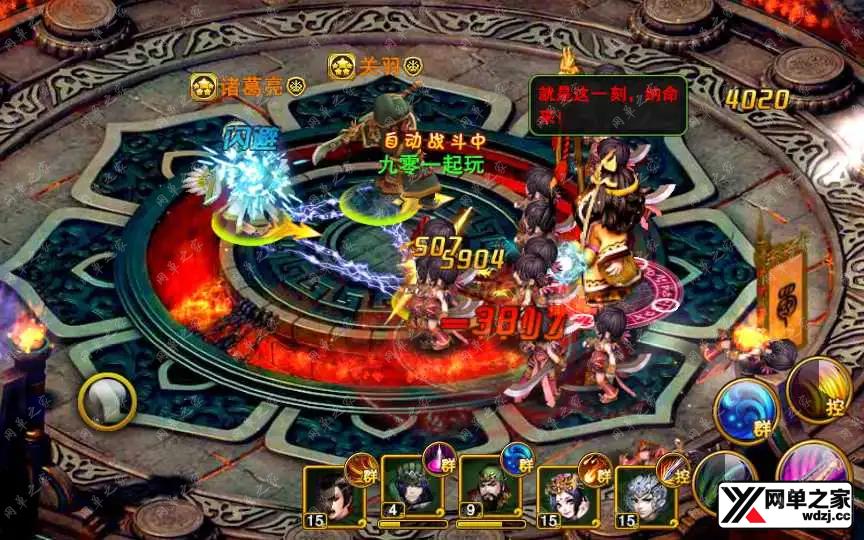864x540 pixels.
Task: Select the silver-haired hero portrait
Action: click(642, 496)
